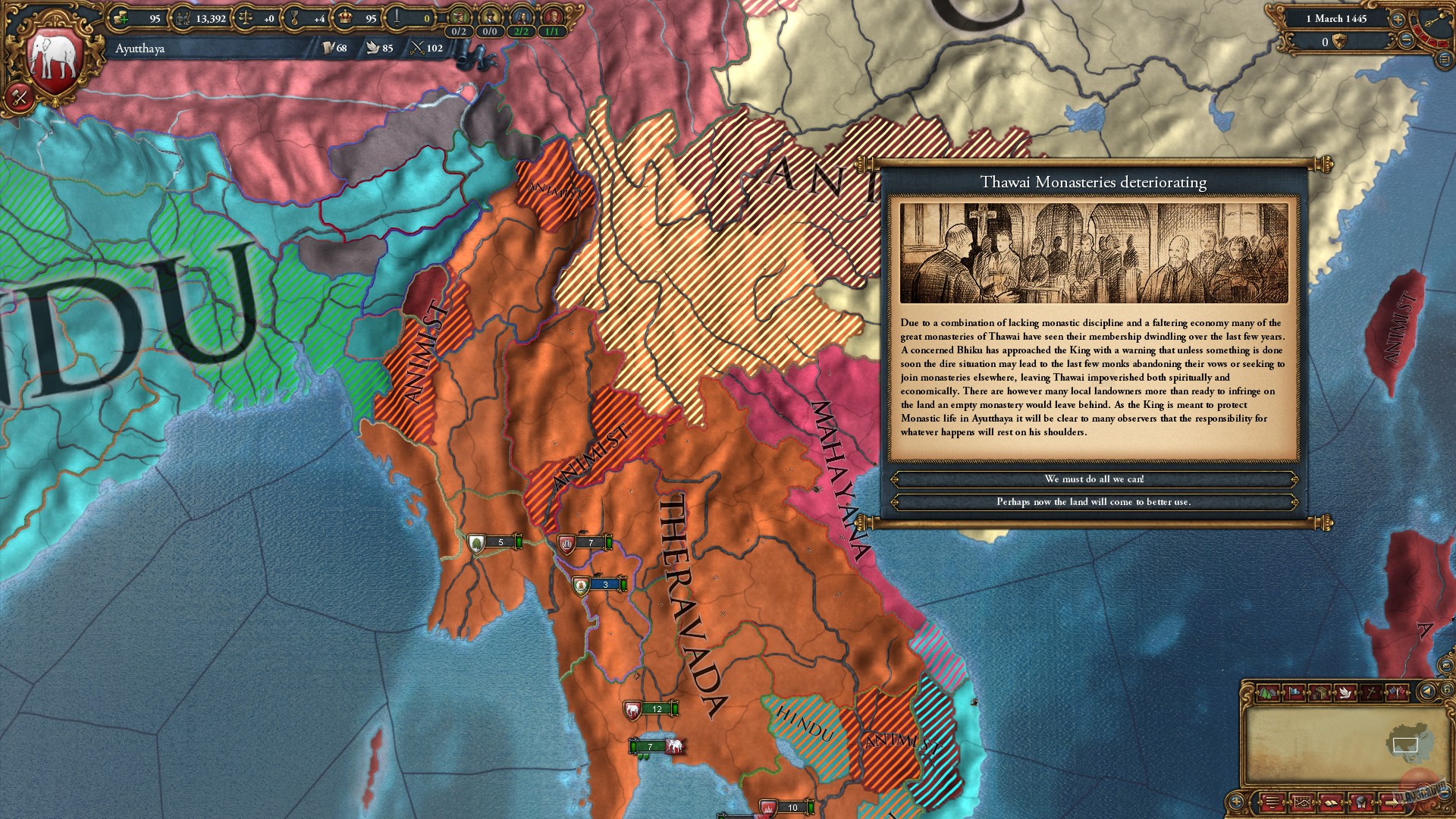Check stability via the scales icon
Screen dimensions: 1456x819
(x=244, y=18)
